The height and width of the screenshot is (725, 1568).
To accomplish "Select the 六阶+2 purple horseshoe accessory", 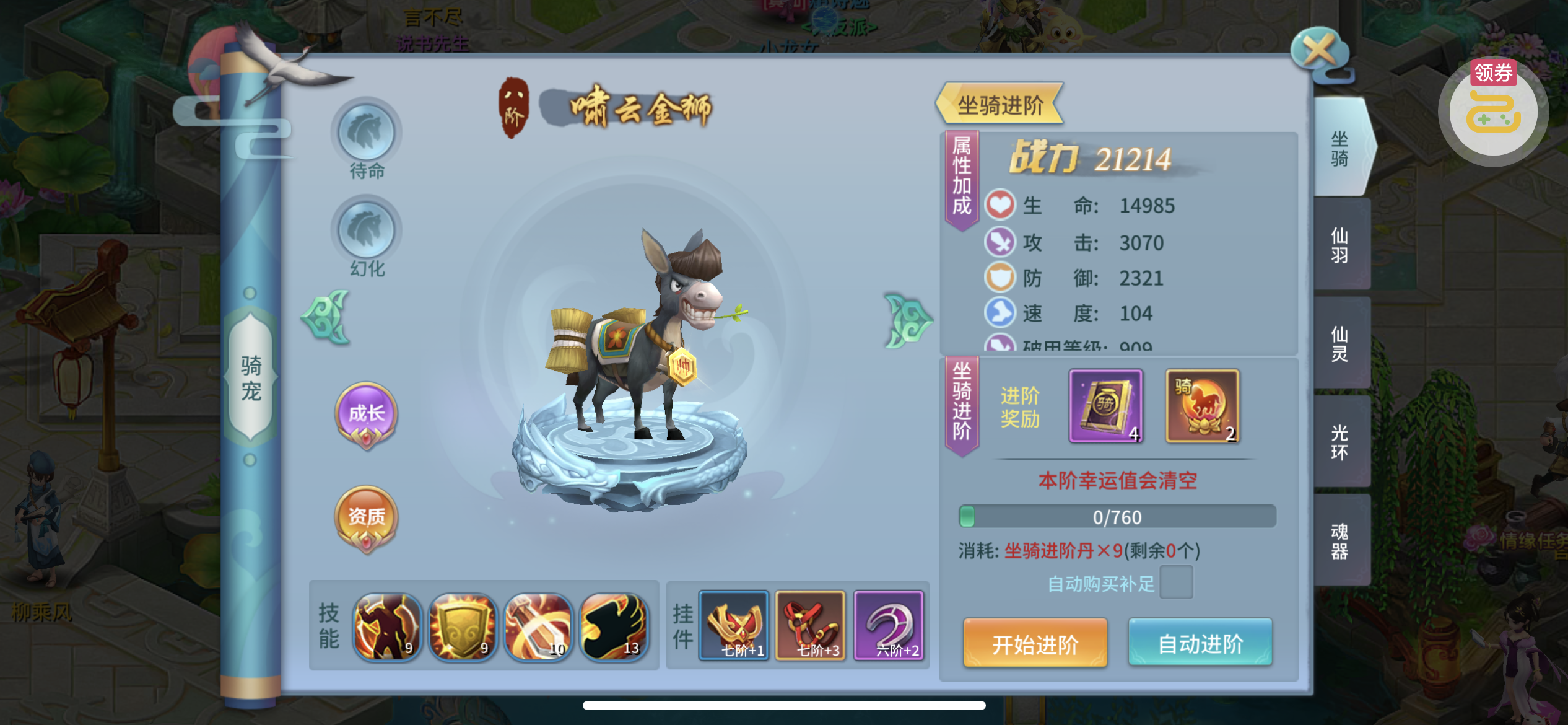I will [x=889, y=625].
